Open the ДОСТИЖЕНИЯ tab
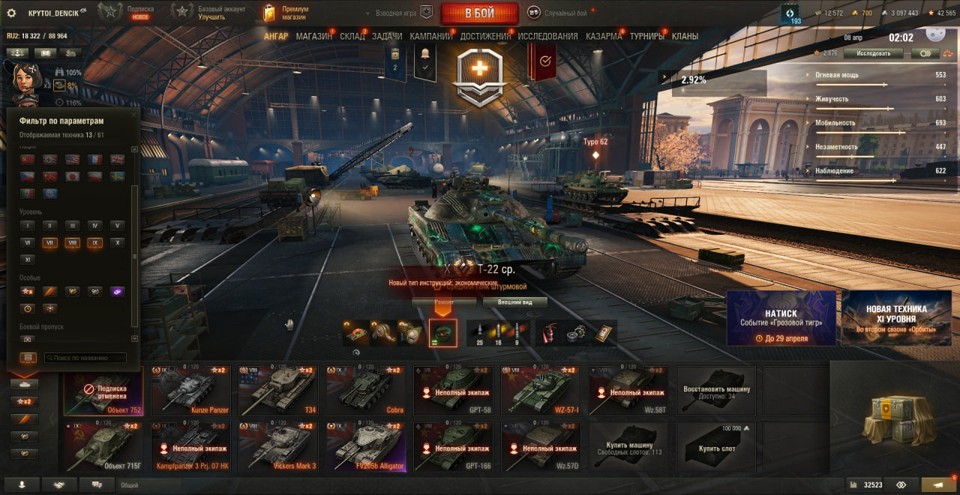 tap(485, 36)
